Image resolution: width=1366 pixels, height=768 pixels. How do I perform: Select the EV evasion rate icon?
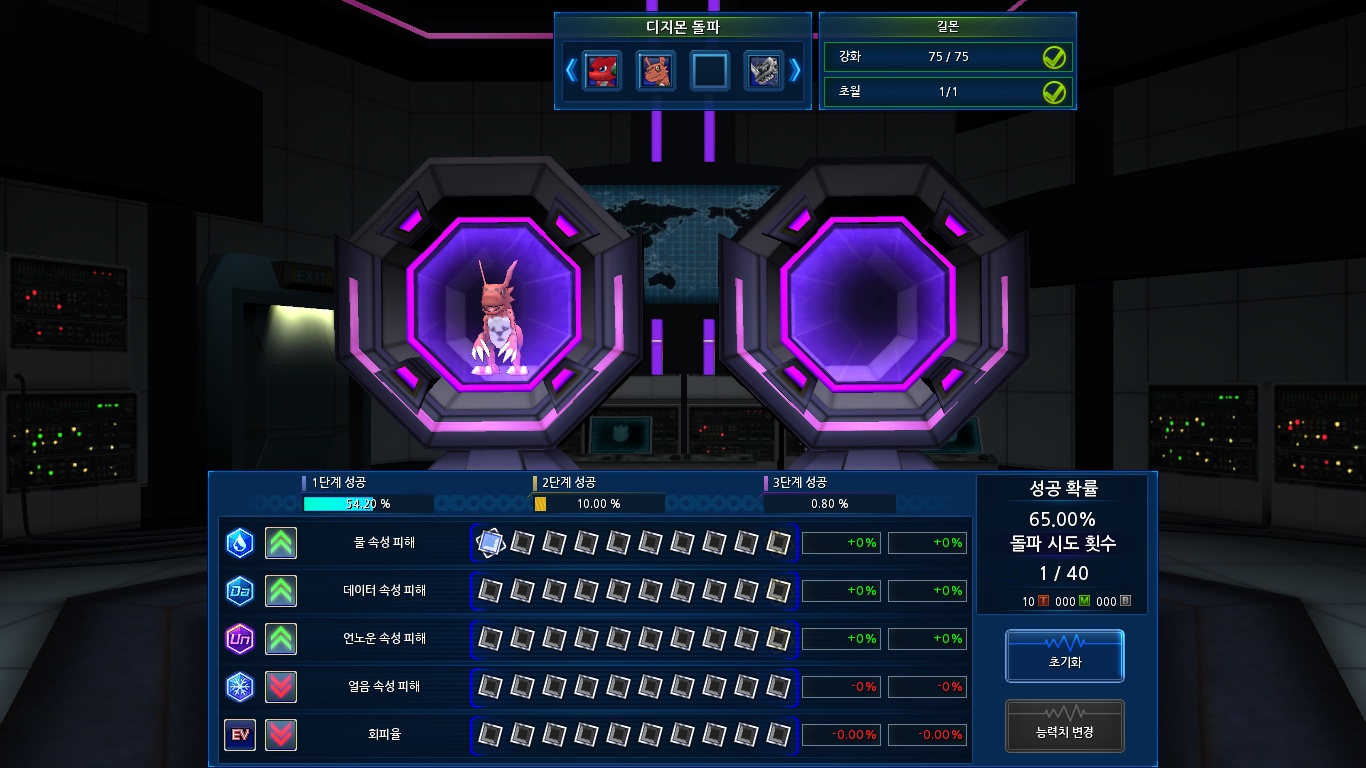click(x=240, y=735)
